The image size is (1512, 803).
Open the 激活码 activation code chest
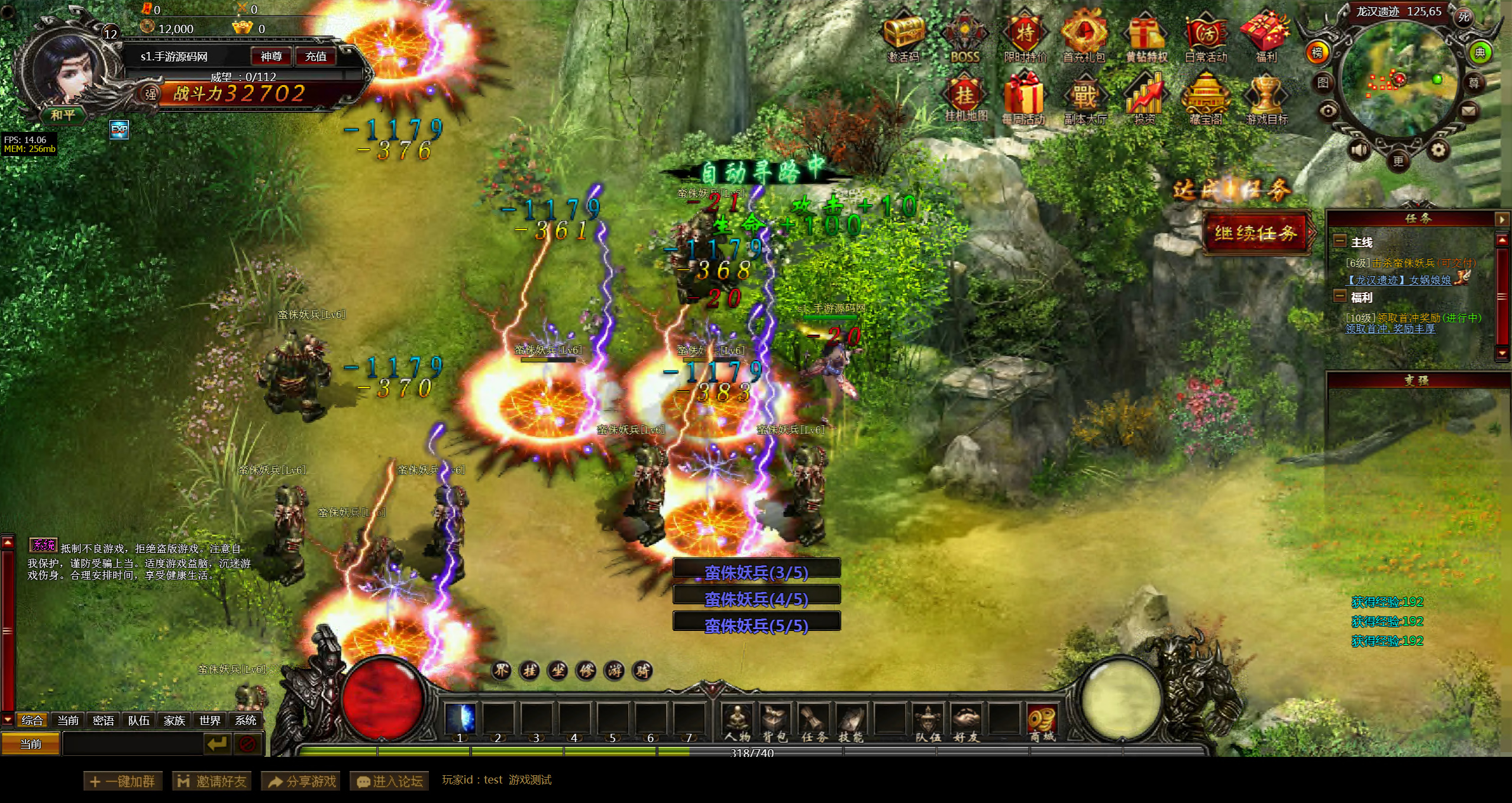coord(904,37)
